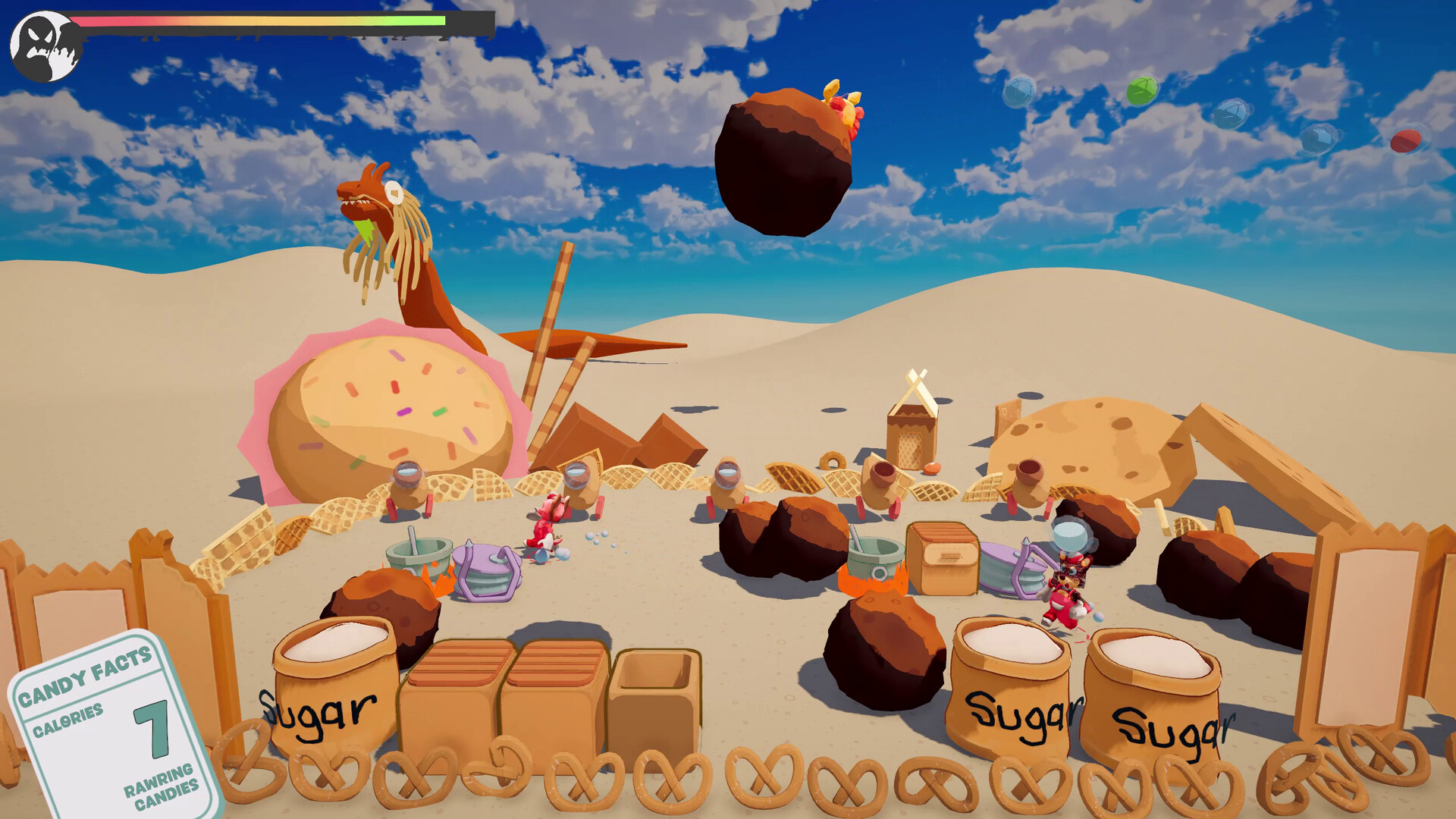The height and width of the screenshot is (819, 1456).
Task: Click the angry monster boss icon
Action: [45, 46]
